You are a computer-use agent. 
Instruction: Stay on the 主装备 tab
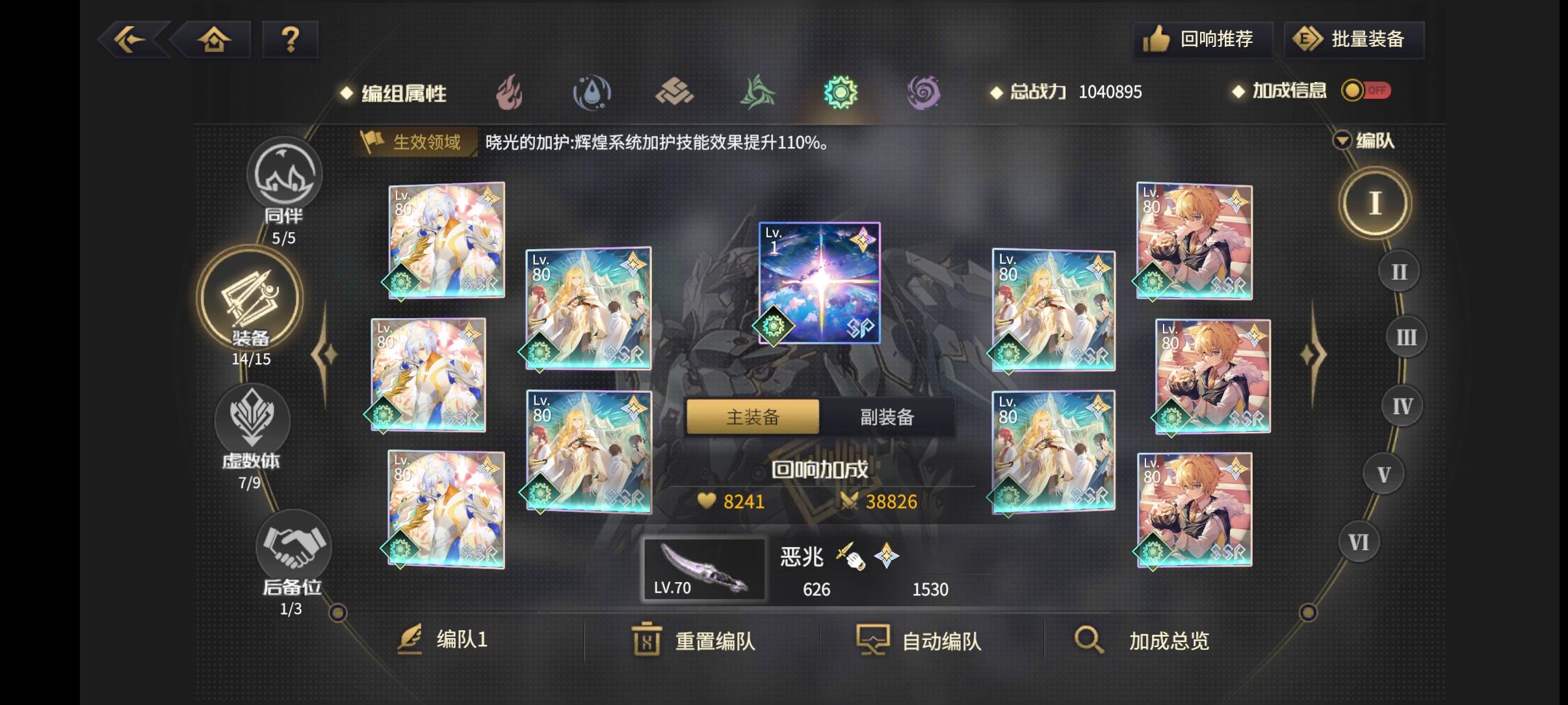tap(752, 417)
